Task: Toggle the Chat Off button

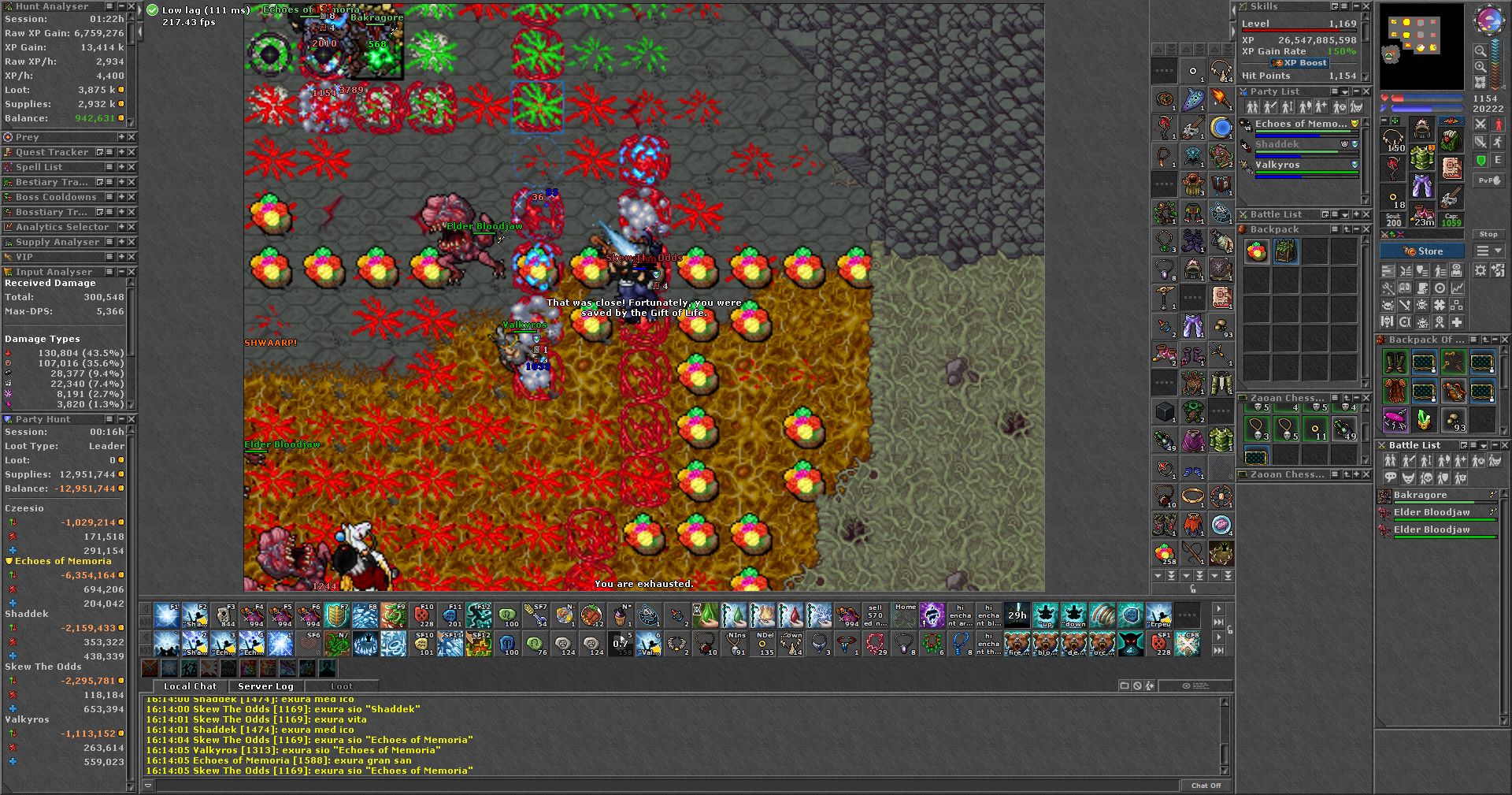Action: point(1206,786)
